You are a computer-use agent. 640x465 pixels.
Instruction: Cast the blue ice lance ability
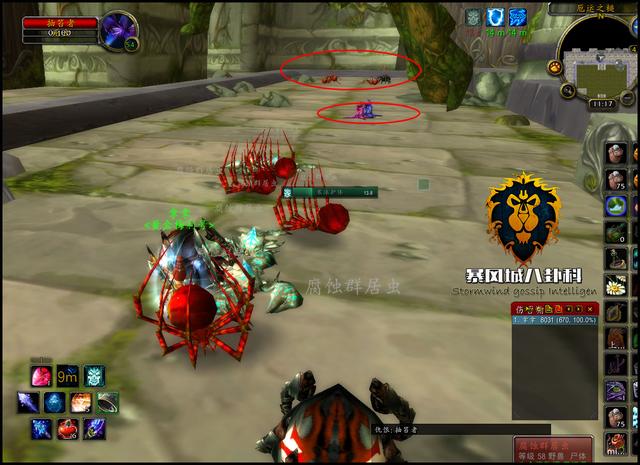42,429
